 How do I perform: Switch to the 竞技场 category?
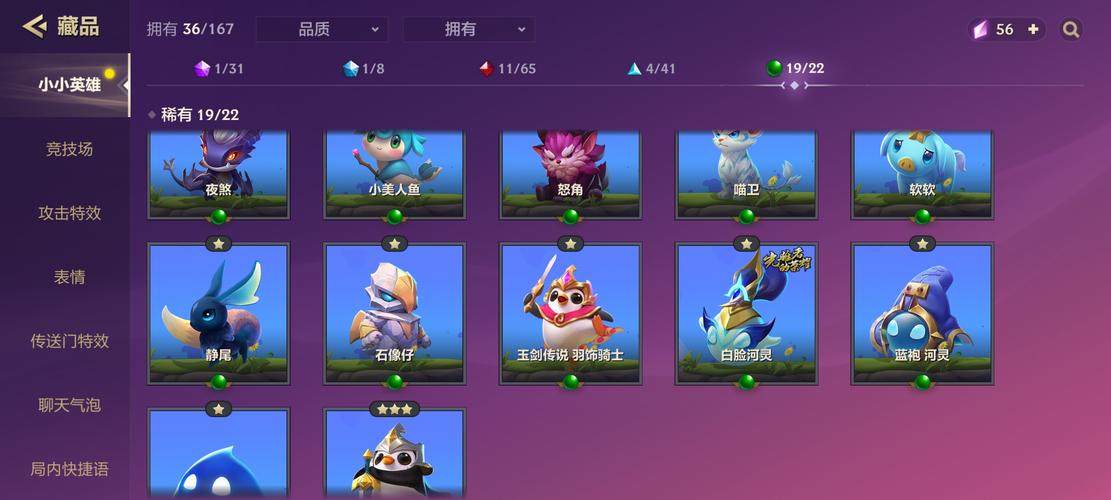coord(69,149)
